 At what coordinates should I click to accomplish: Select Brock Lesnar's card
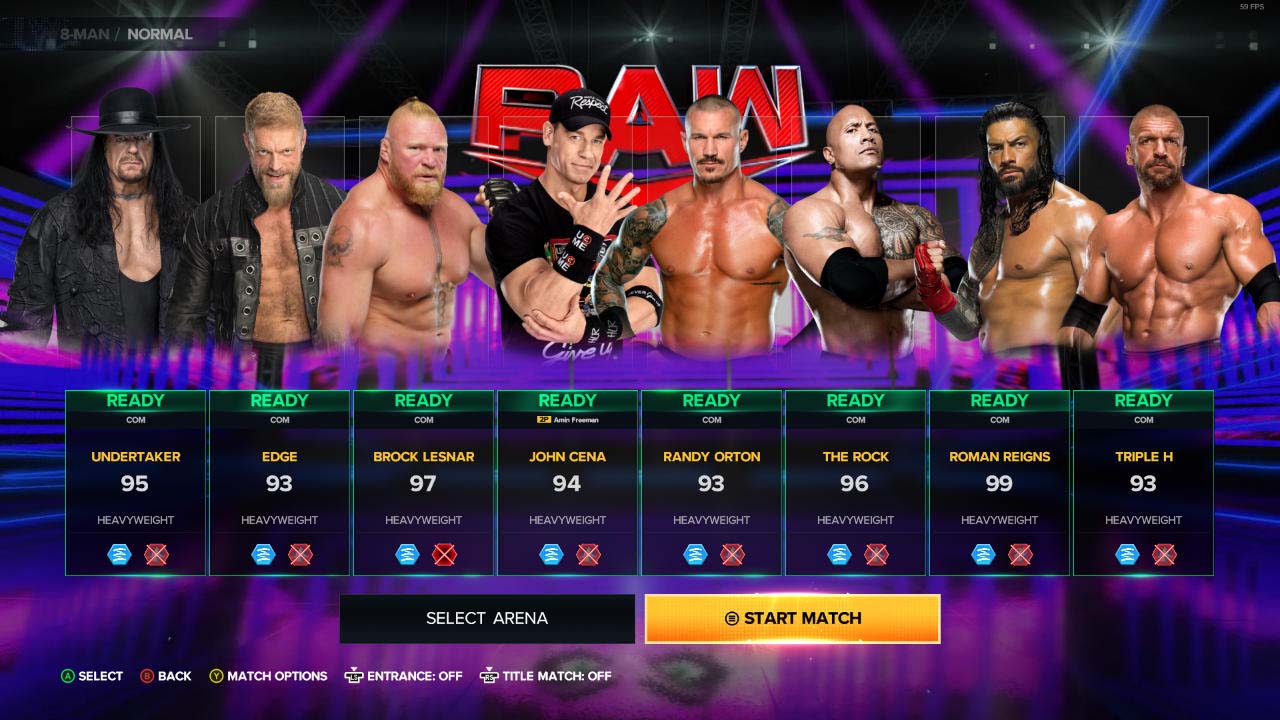coord(423,482)
